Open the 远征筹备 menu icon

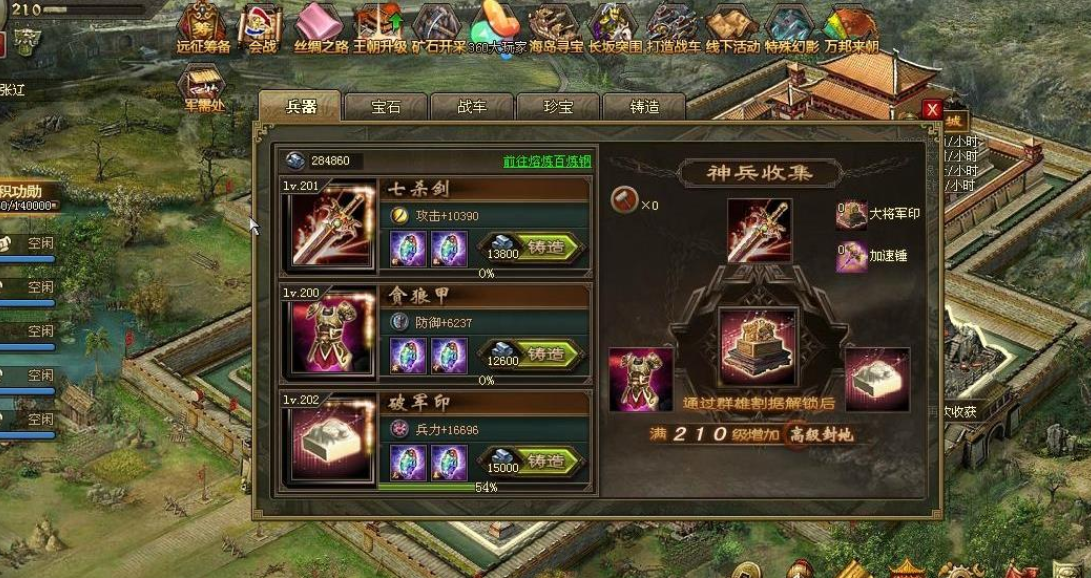point(203,26)
